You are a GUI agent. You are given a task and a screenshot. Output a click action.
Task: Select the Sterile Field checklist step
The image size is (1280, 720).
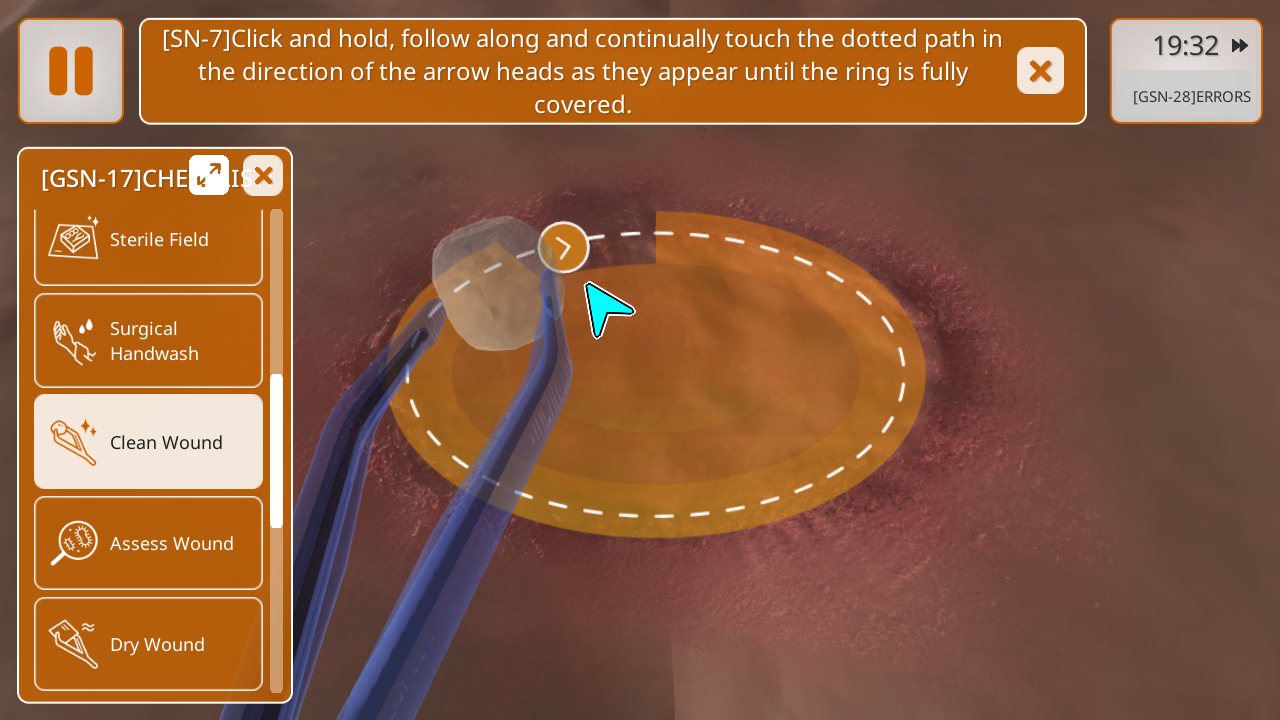tap(148, 240)
